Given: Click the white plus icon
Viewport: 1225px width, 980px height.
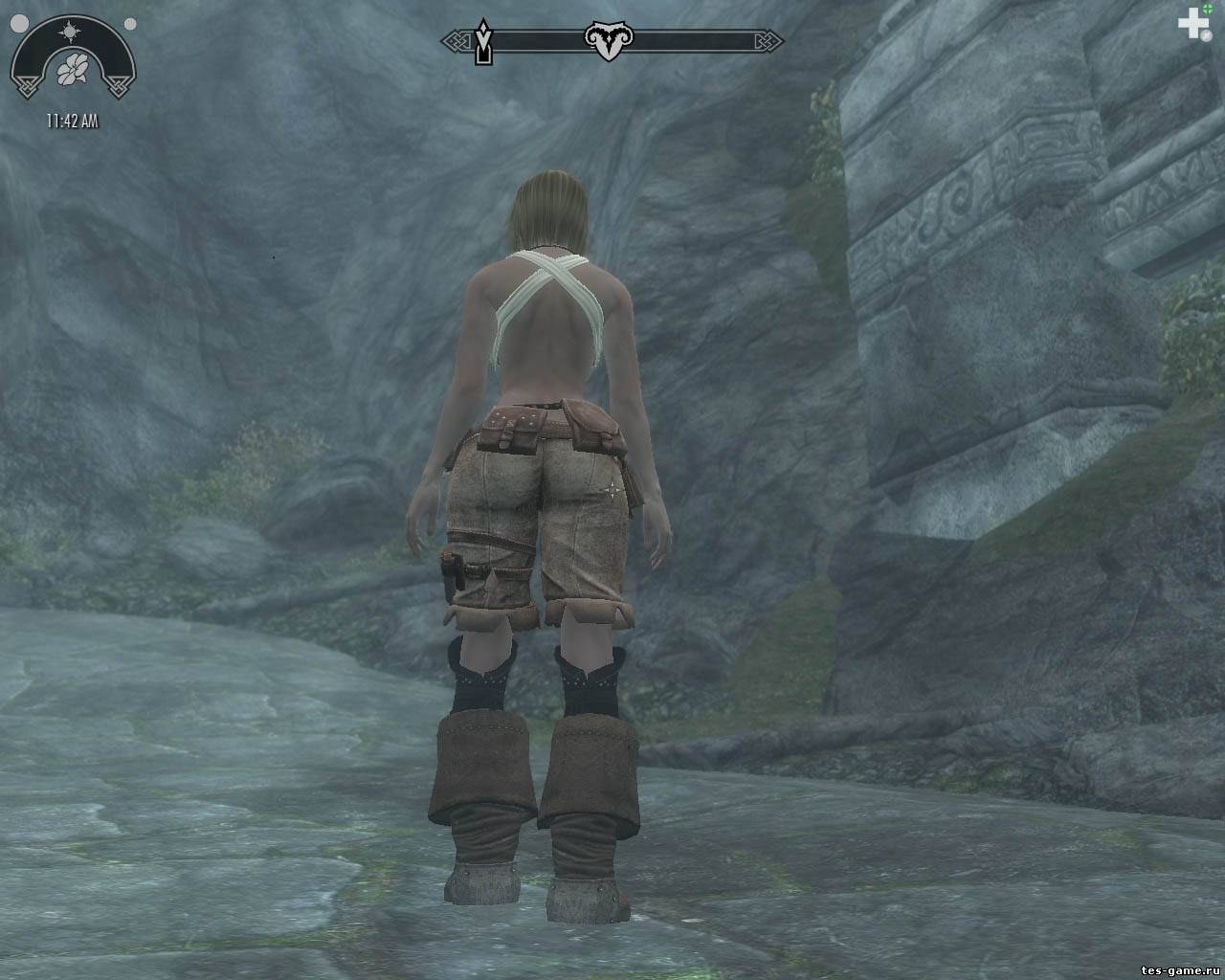Looking at the screenshot, I should [x=1192, y=24].
